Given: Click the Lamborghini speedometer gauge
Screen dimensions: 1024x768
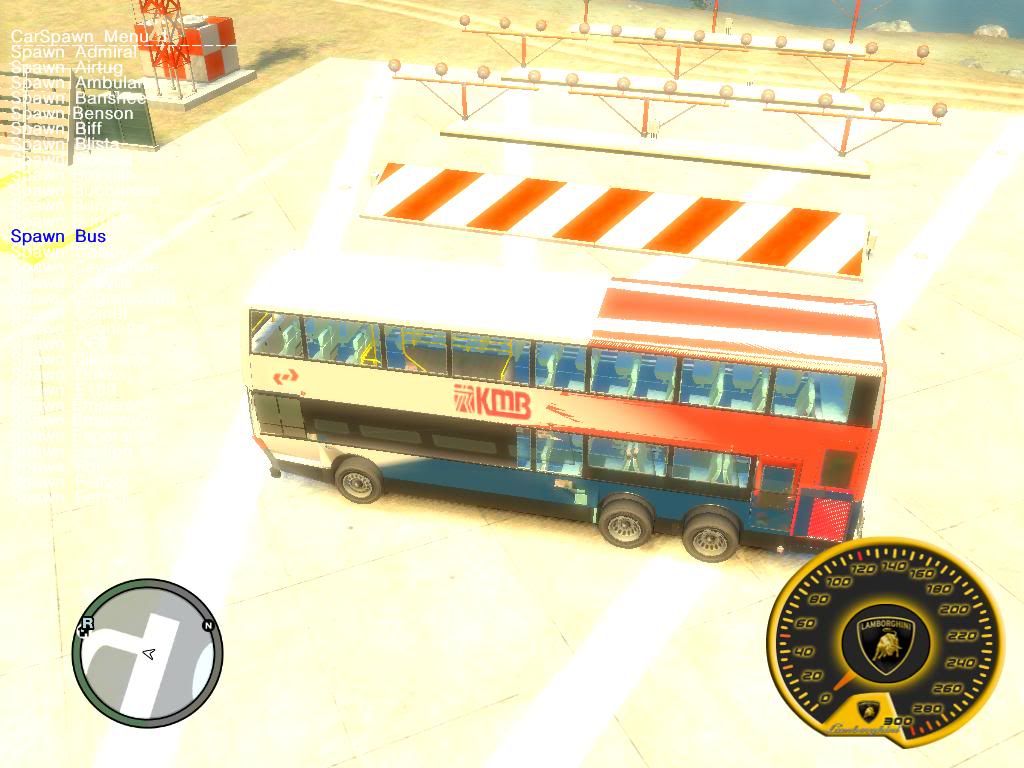Looking at the screenshot, I should click(x=884, y=640).
